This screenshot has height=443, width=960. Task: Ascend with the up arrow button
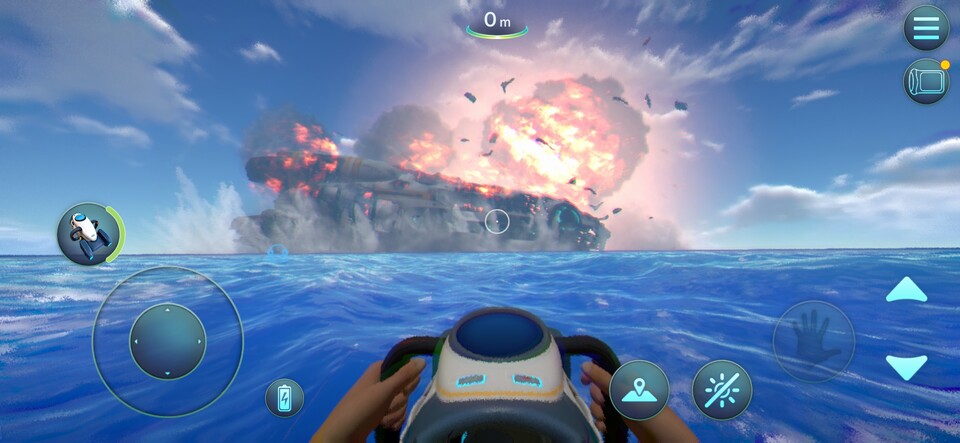906,291
